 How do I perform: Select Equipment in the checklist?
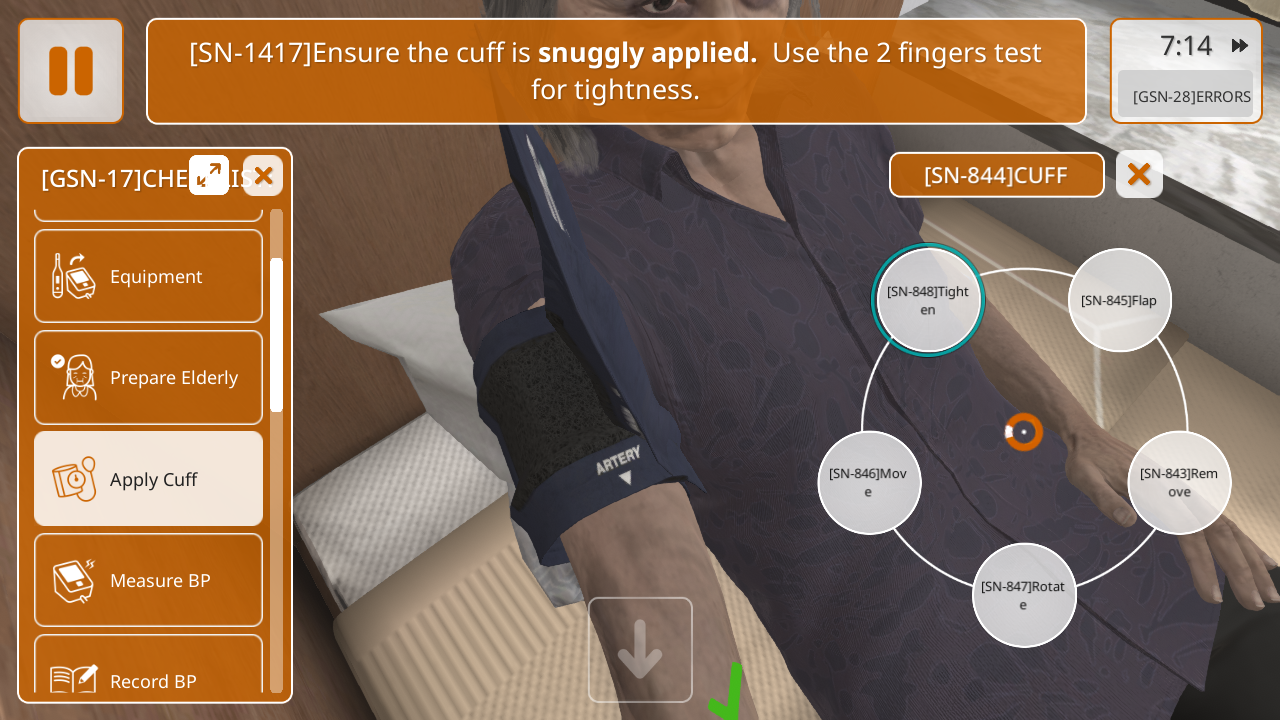(149, 276)
